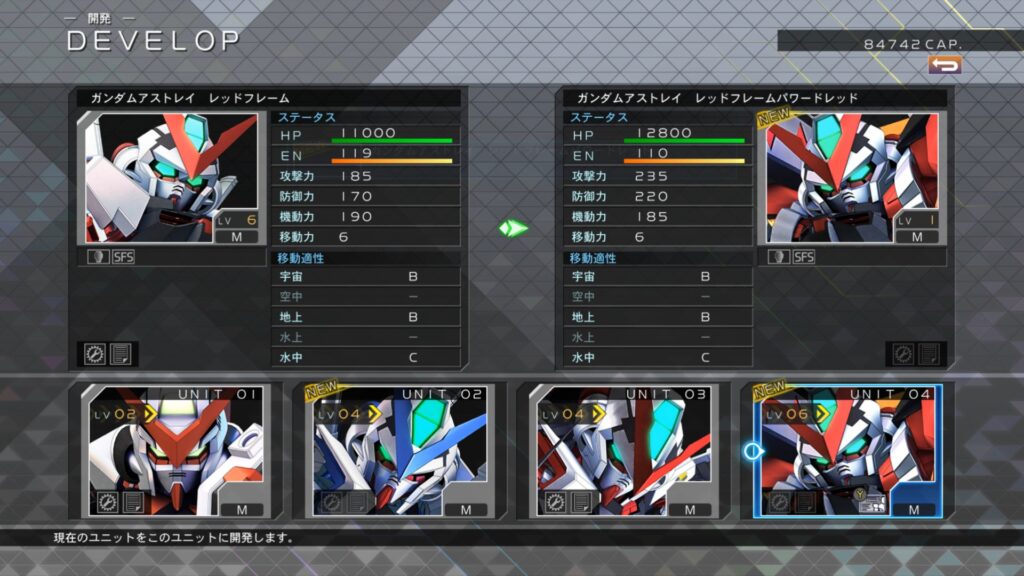Pick the UNIT 03 development card
Screen dimensions: 1024x576
click(x=621, y=451)
